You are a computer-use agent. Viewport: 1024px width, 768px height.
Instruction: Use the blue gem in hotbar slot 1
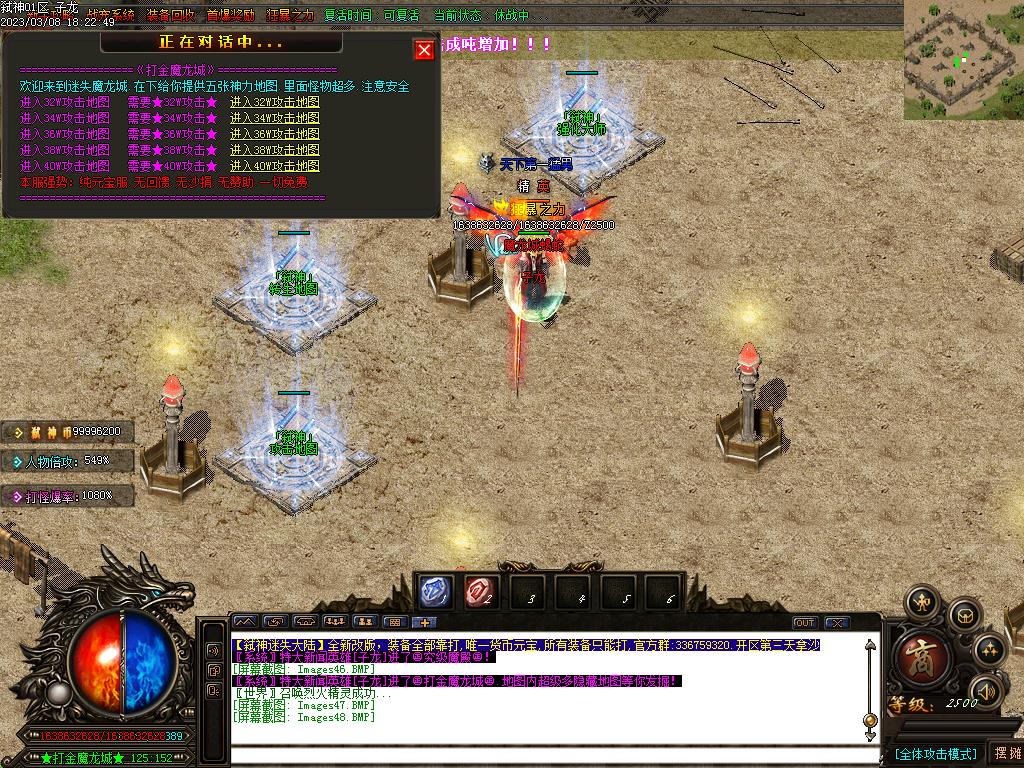tap(436, 592)
